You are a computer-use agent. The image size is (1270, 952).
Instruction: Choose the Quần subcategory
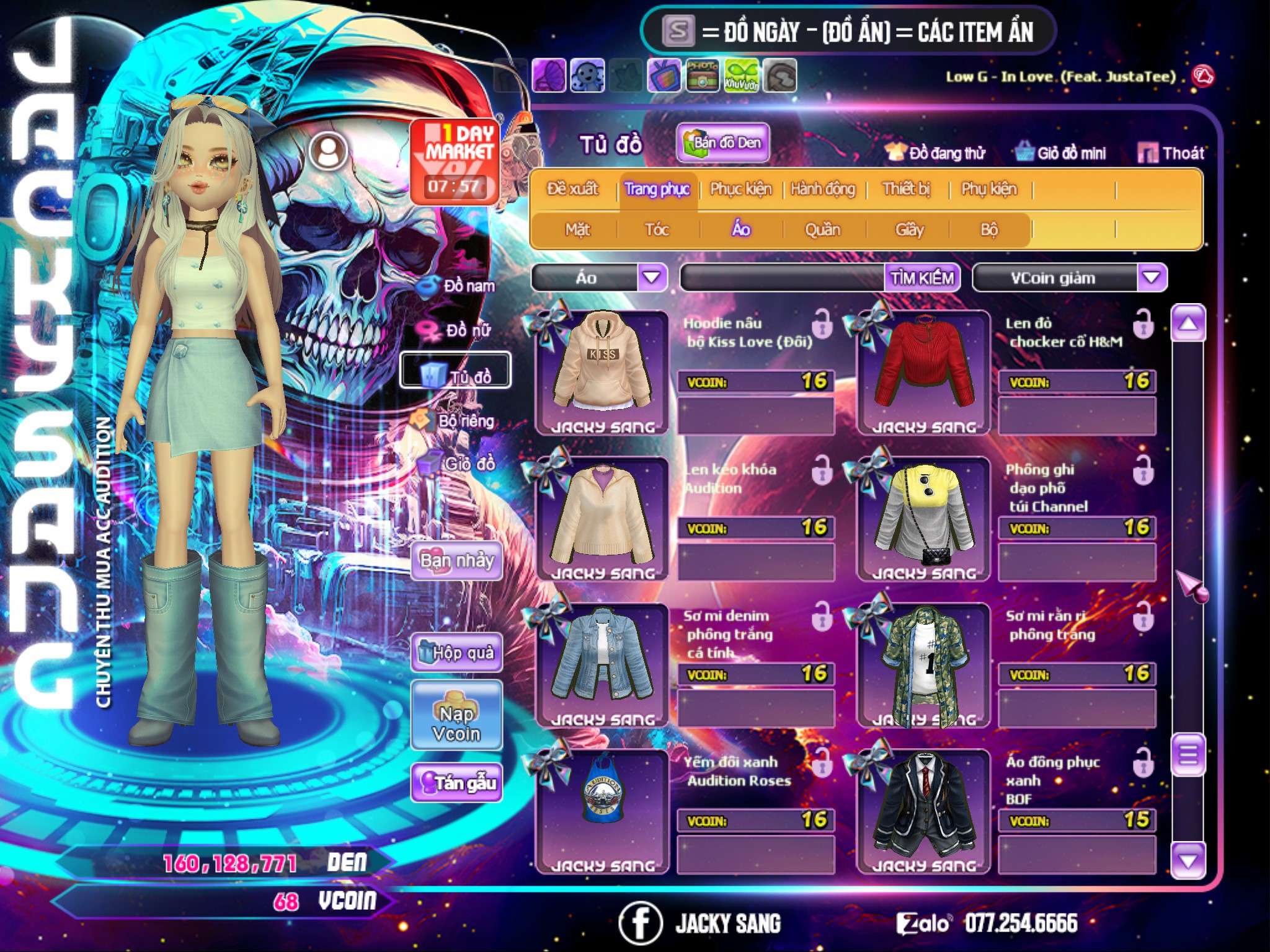click(x=822, y=230)
